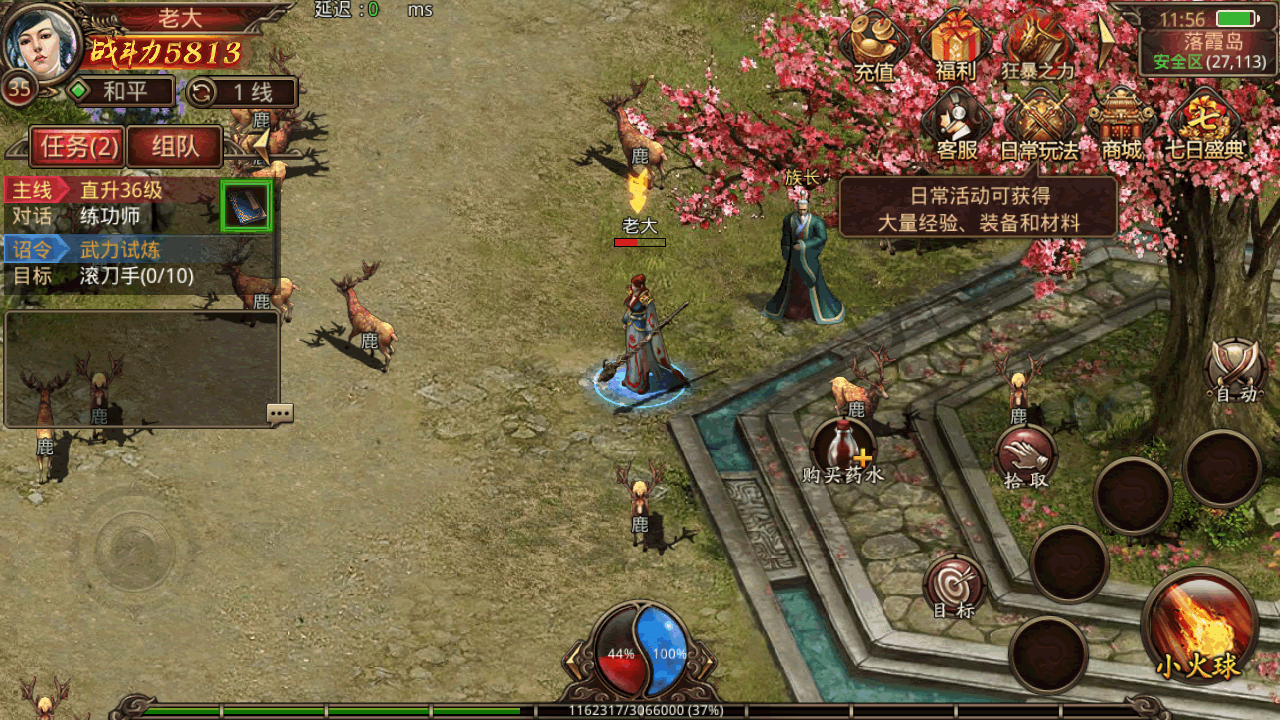Switch to the 组队 team tab

(175, 148)
